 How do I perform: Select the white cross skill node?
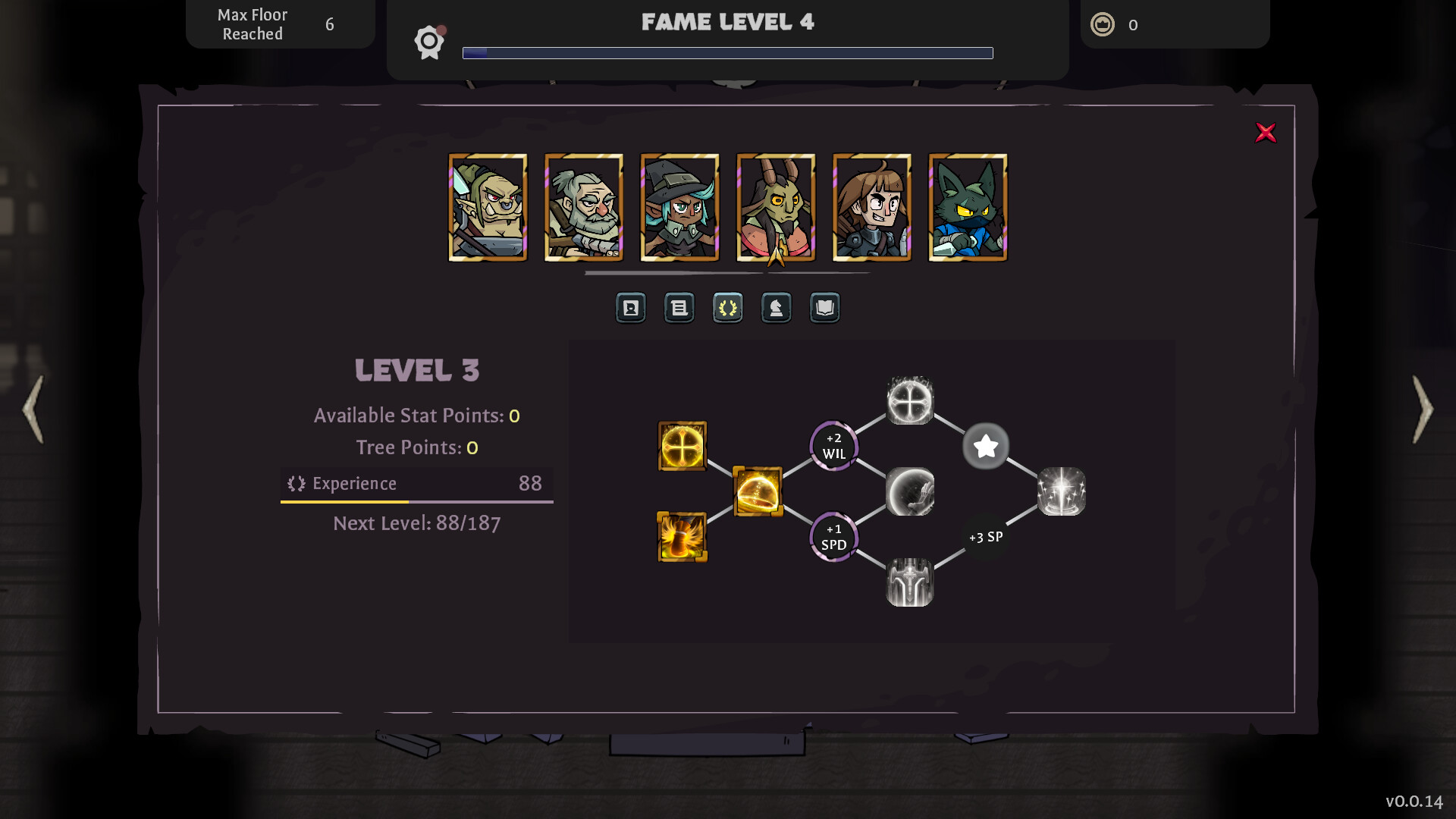910,400
